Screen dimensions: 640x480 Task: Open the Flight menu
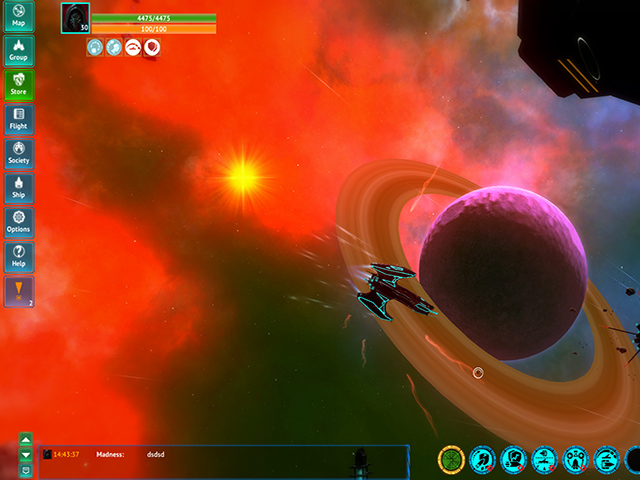[18, 119]
